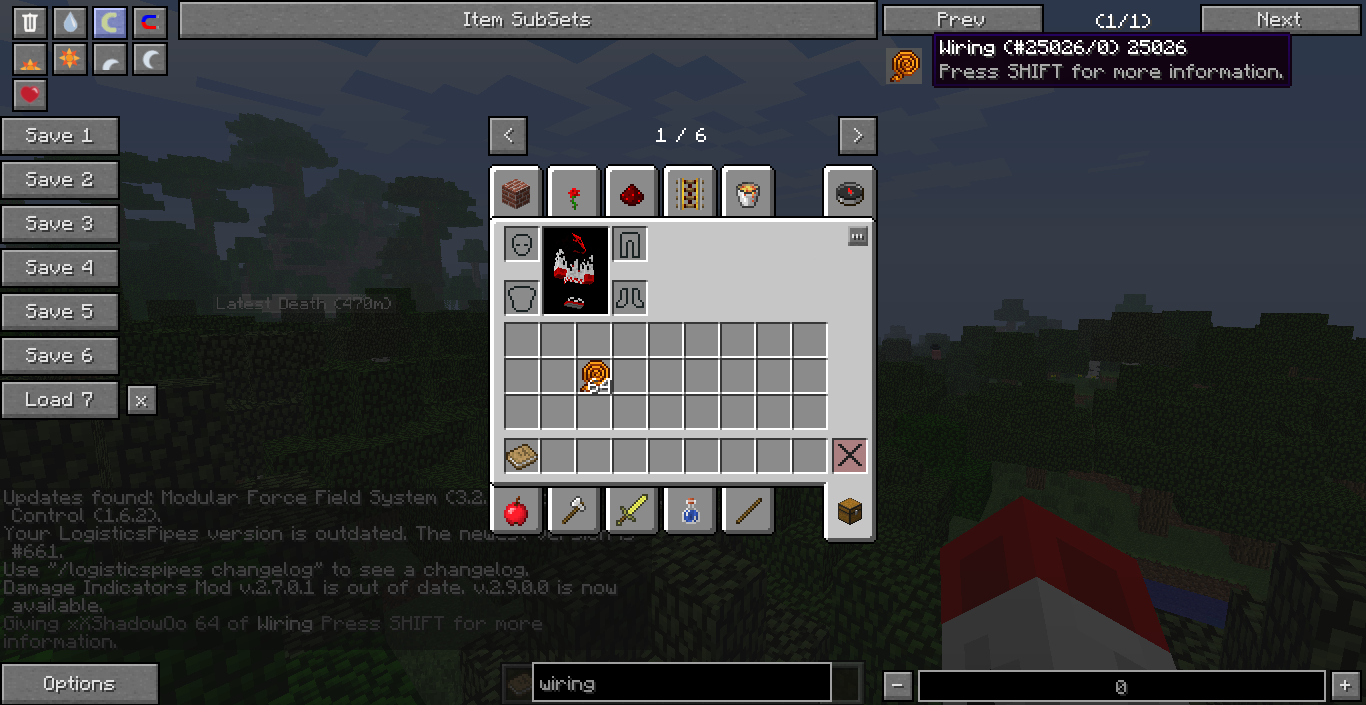
Task: Open the Options button
Action: click(x=79, y=684)
